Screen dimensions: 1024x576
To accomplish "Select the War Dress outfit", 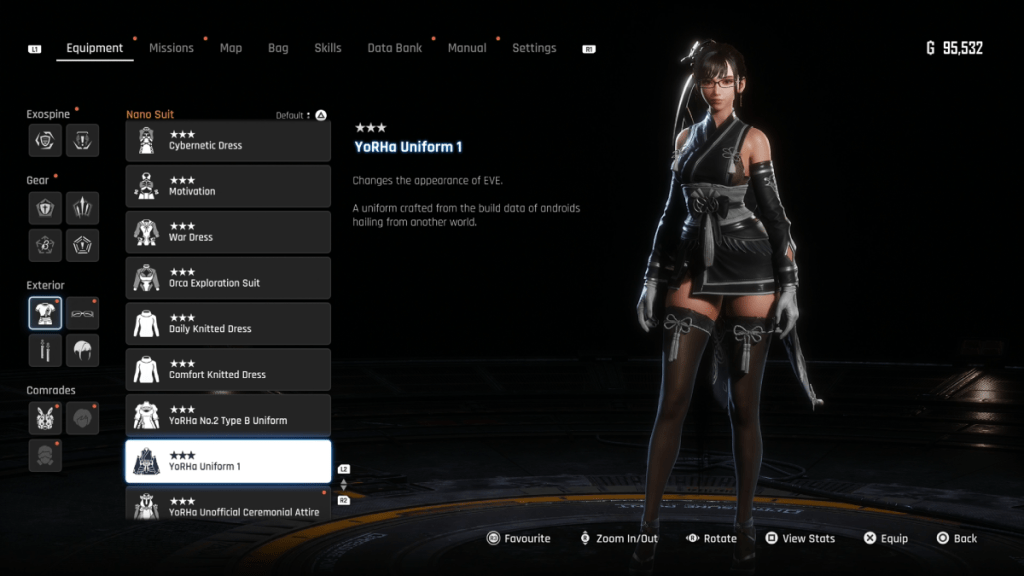I will click(x=228, y=232).
